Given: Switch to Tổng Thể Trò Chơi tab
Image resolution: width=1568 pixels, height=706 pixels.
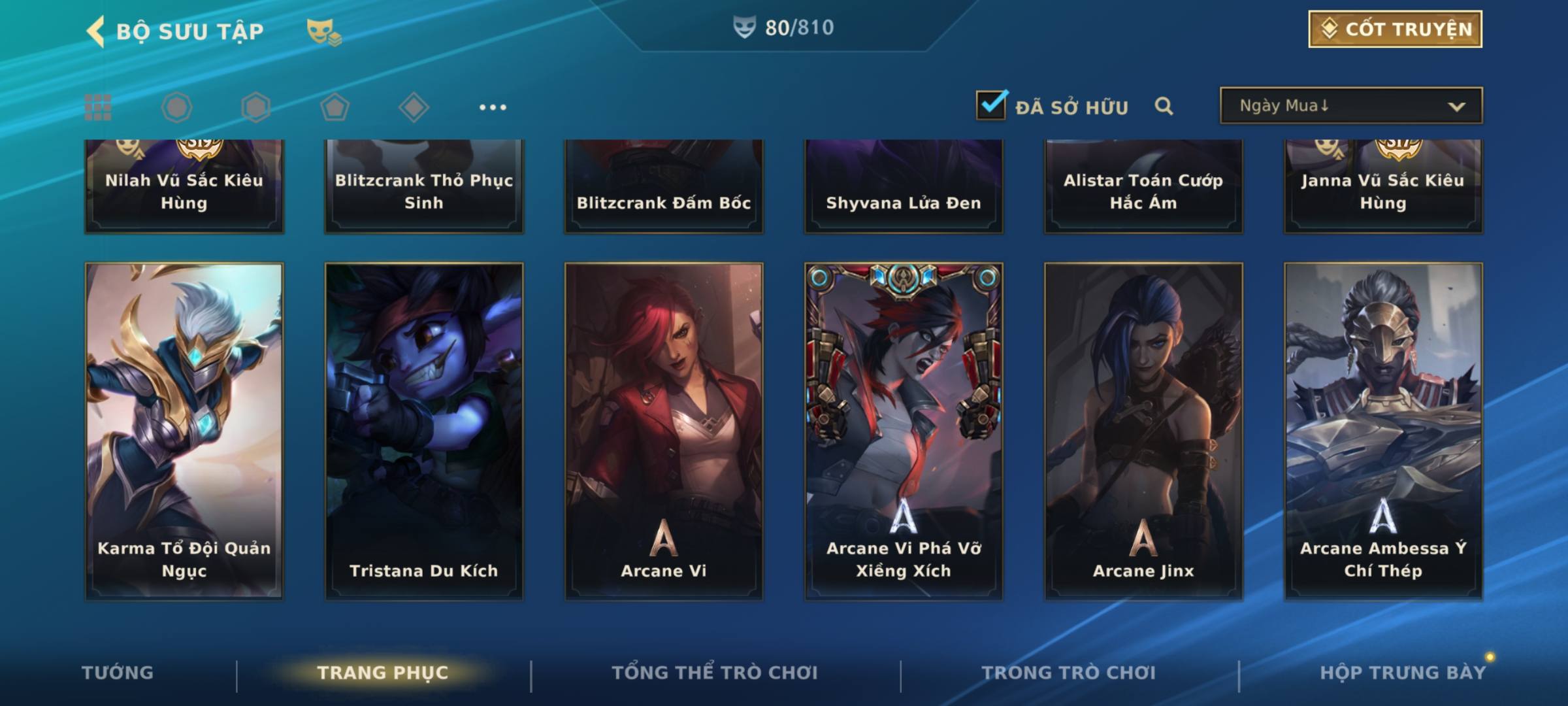Looking at the screenshot, I should [715, 673].
